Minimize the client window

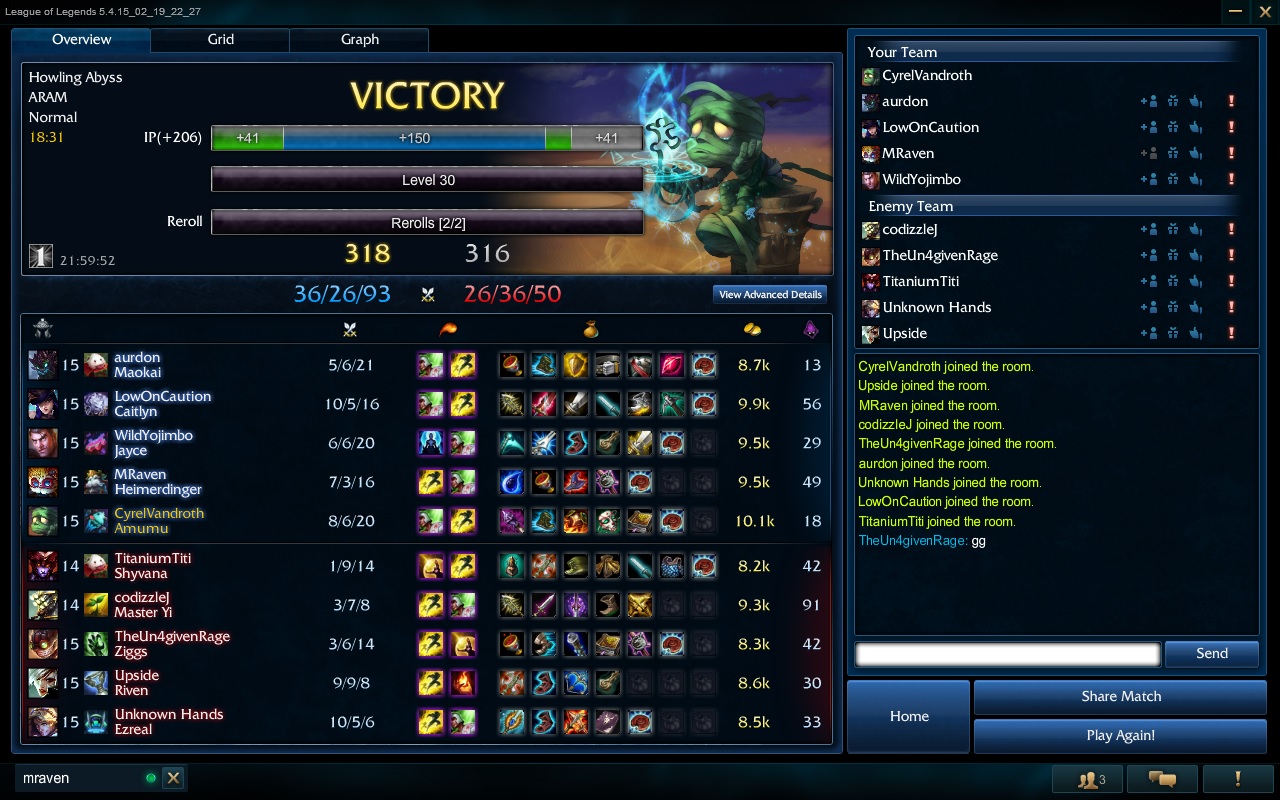tap(1236, 11)
